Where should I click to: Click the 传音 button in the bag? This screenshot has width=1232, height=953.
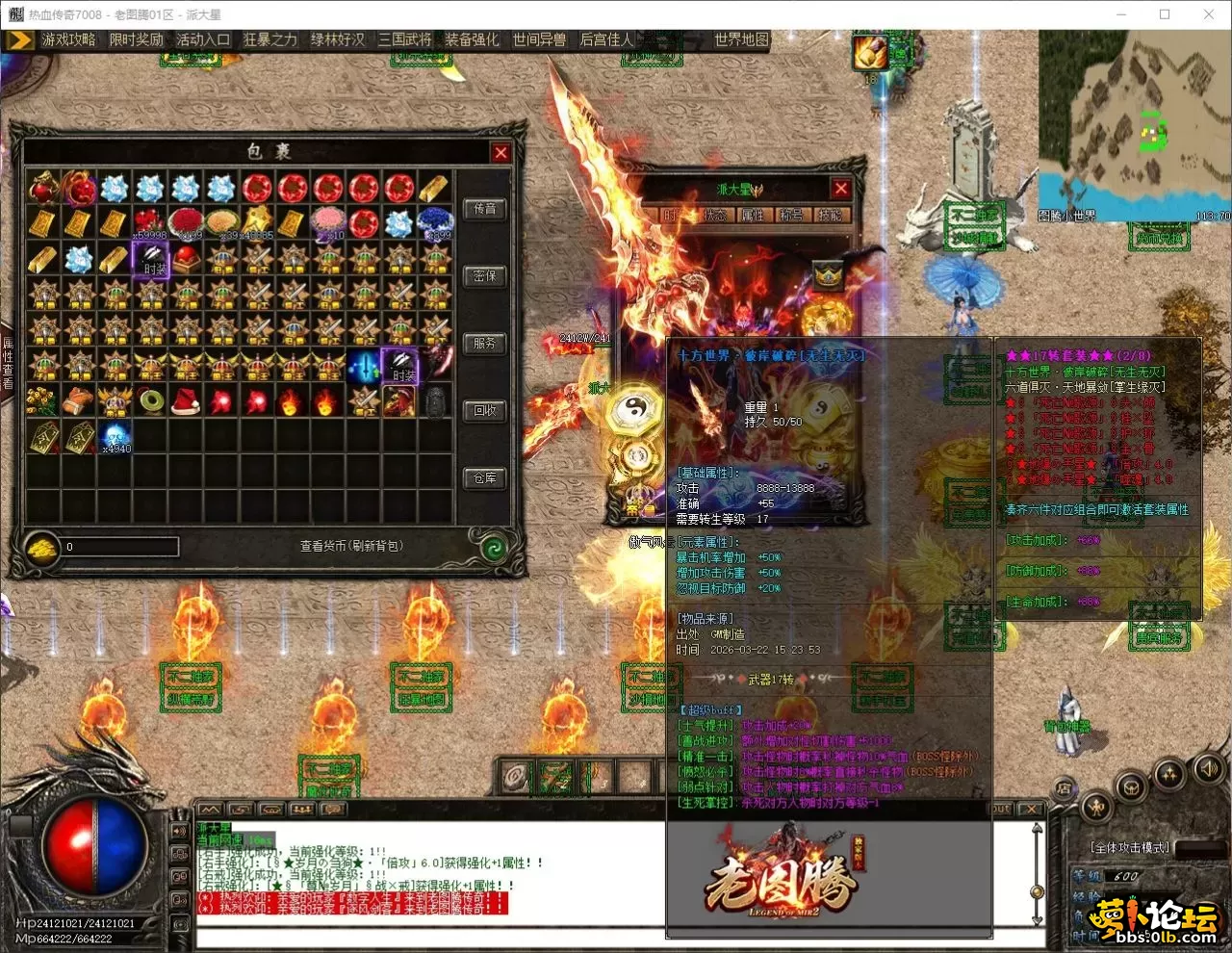pyautogui.click(x=484, y=209)
